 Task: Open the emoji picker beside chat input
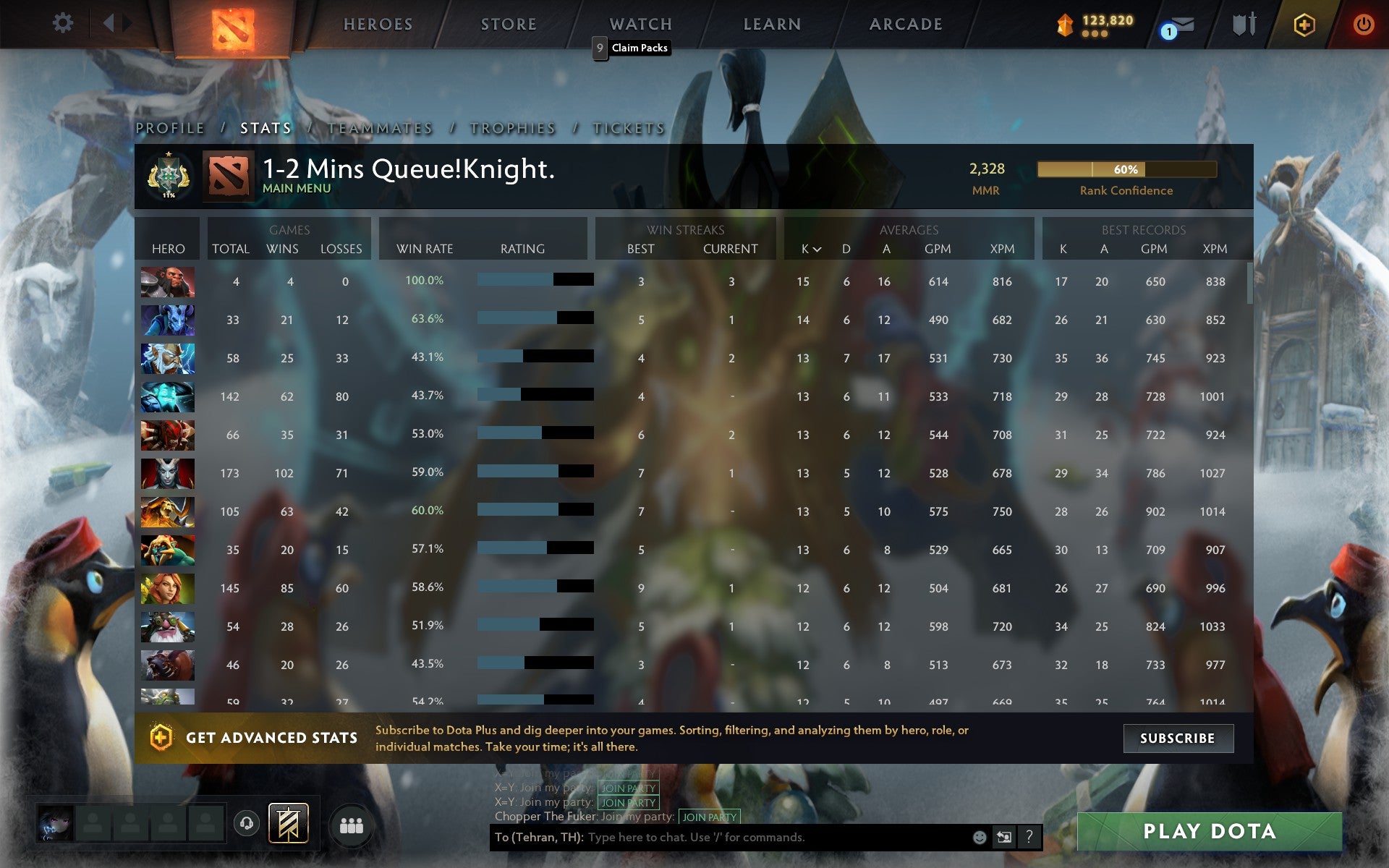979,838
